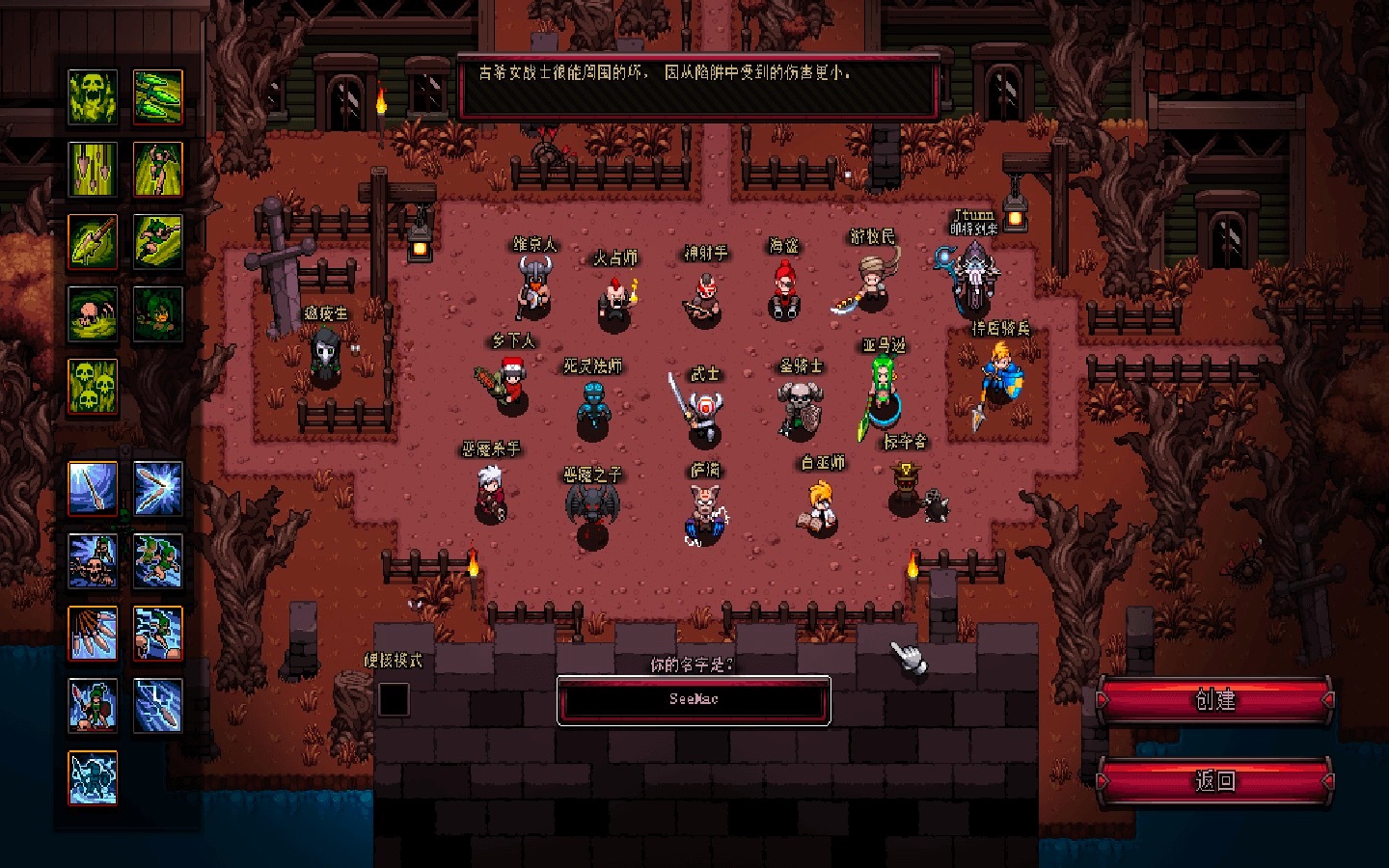Go back with the 返回 button
Screen dimensions: 1389x868
[1214, 780]
